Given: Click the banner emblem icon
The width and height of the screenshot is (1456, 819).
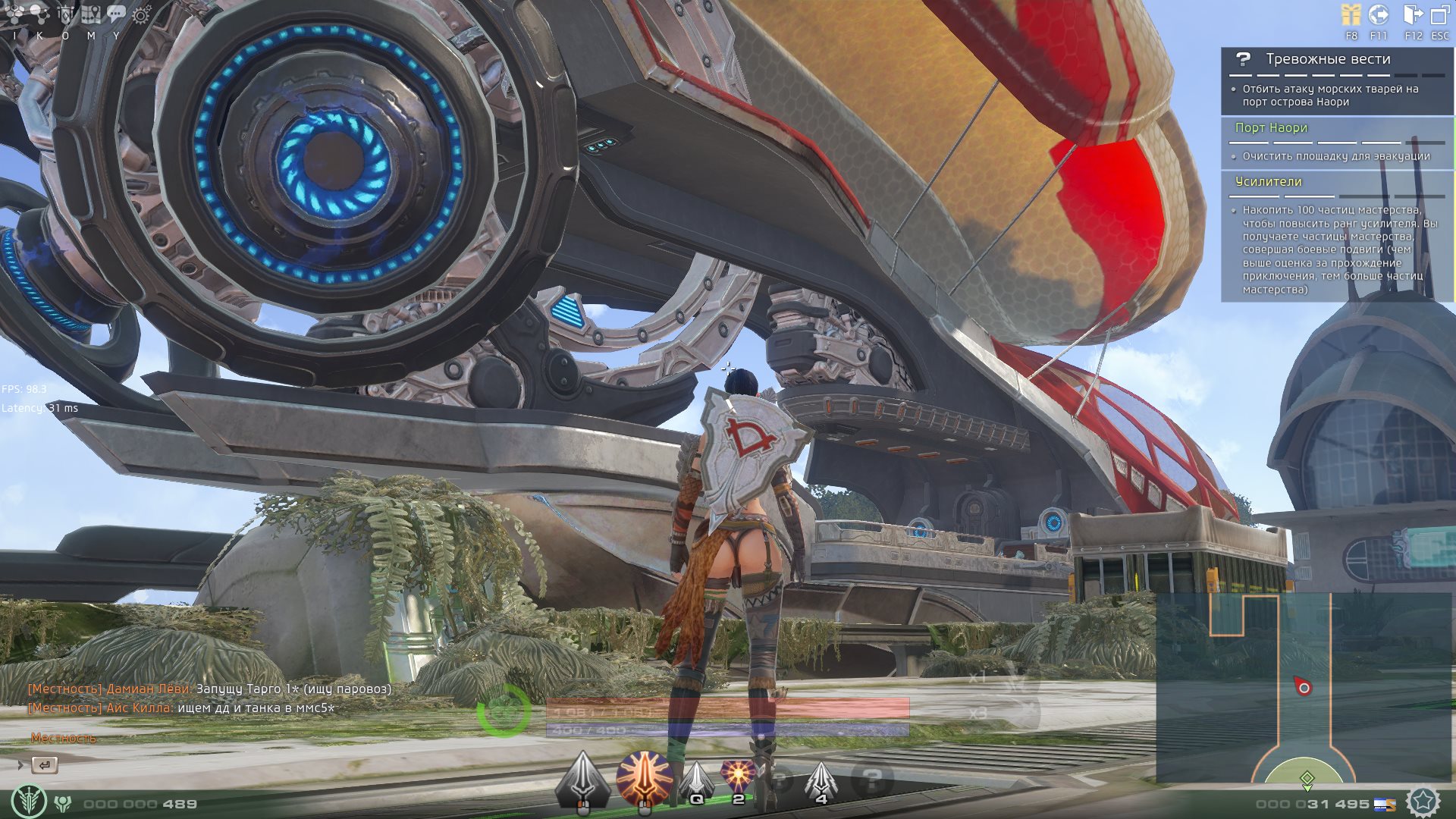Looking at the screenshot, I should [66, 14].
